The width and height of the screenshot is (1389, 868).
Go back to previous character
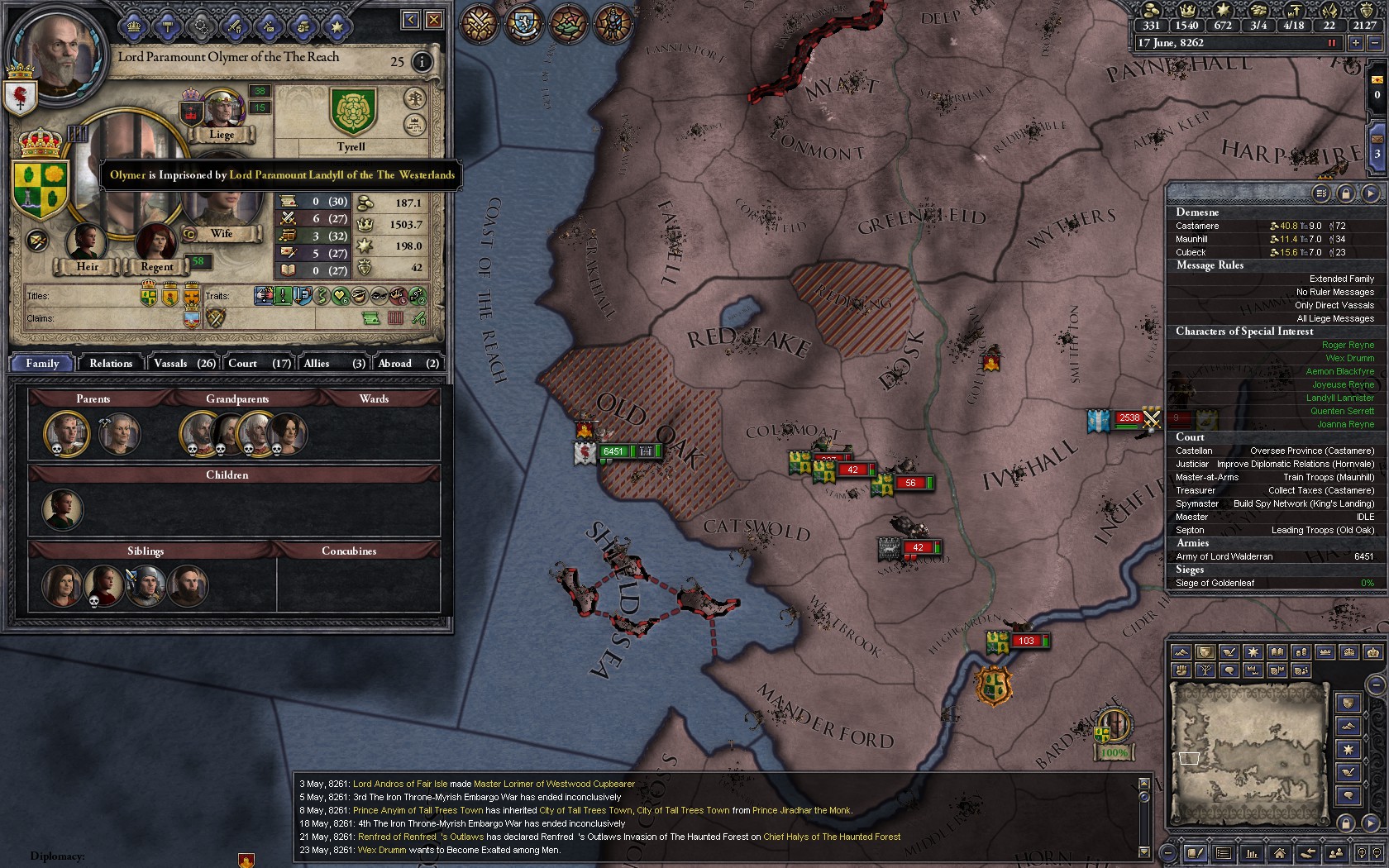(410, 20)
